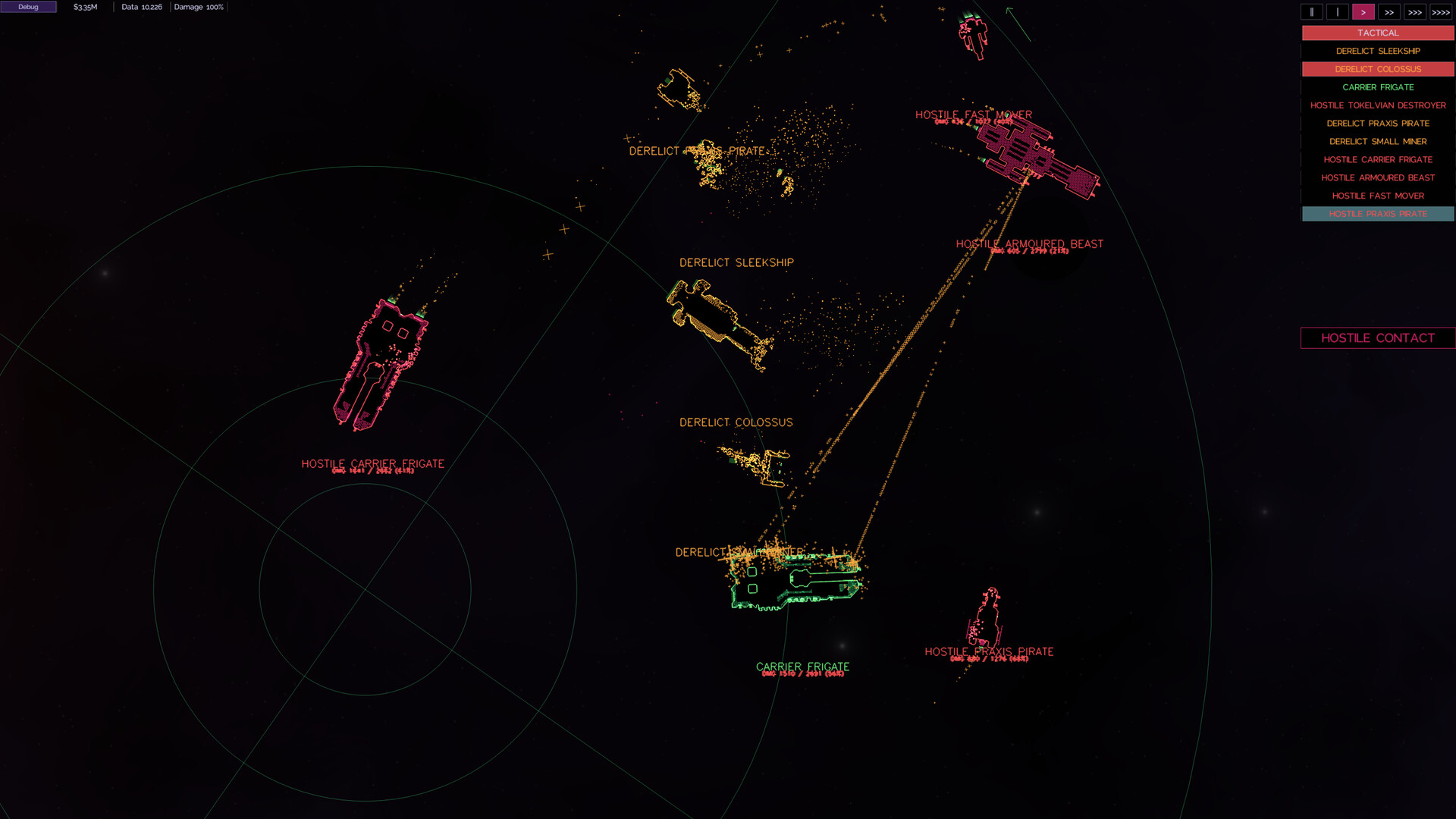Select the single-step playback icon
Viewport: 1456px width, 819px height.
click(x=1337, y=12)
